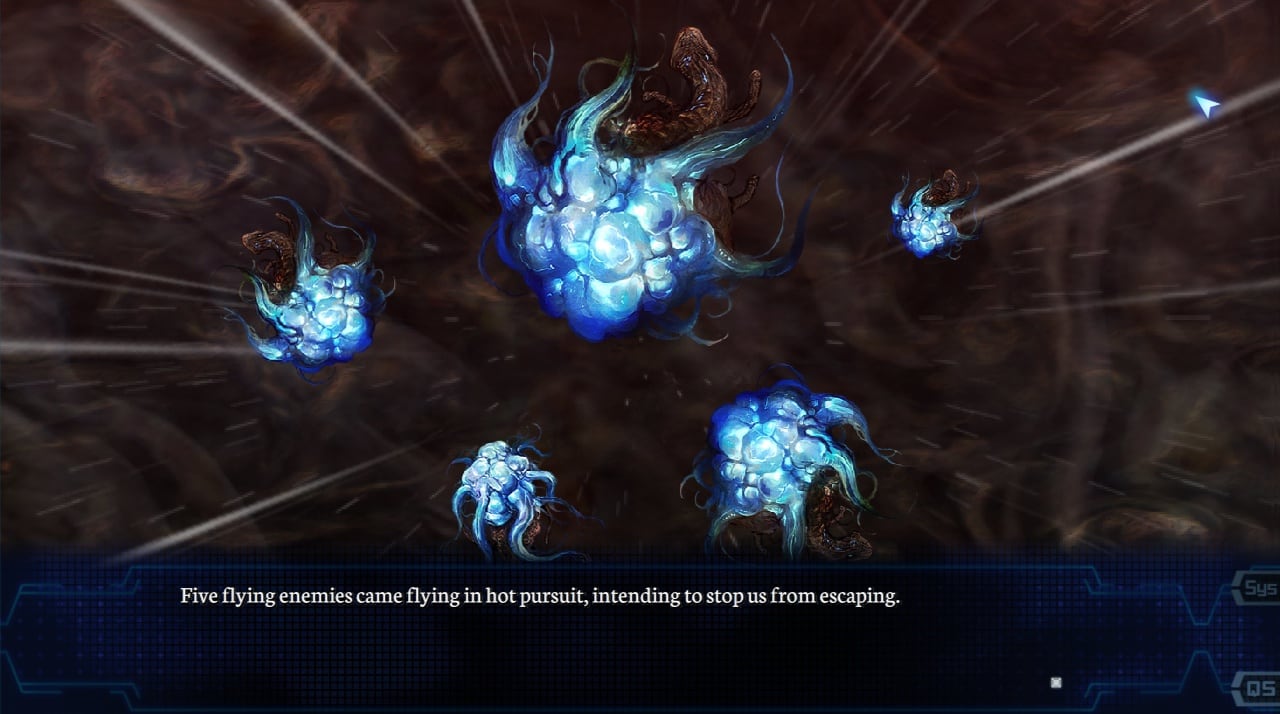Advance the dialogue via the square continue indicator
The image size is (1280, 714).
tap(1056, 683)
